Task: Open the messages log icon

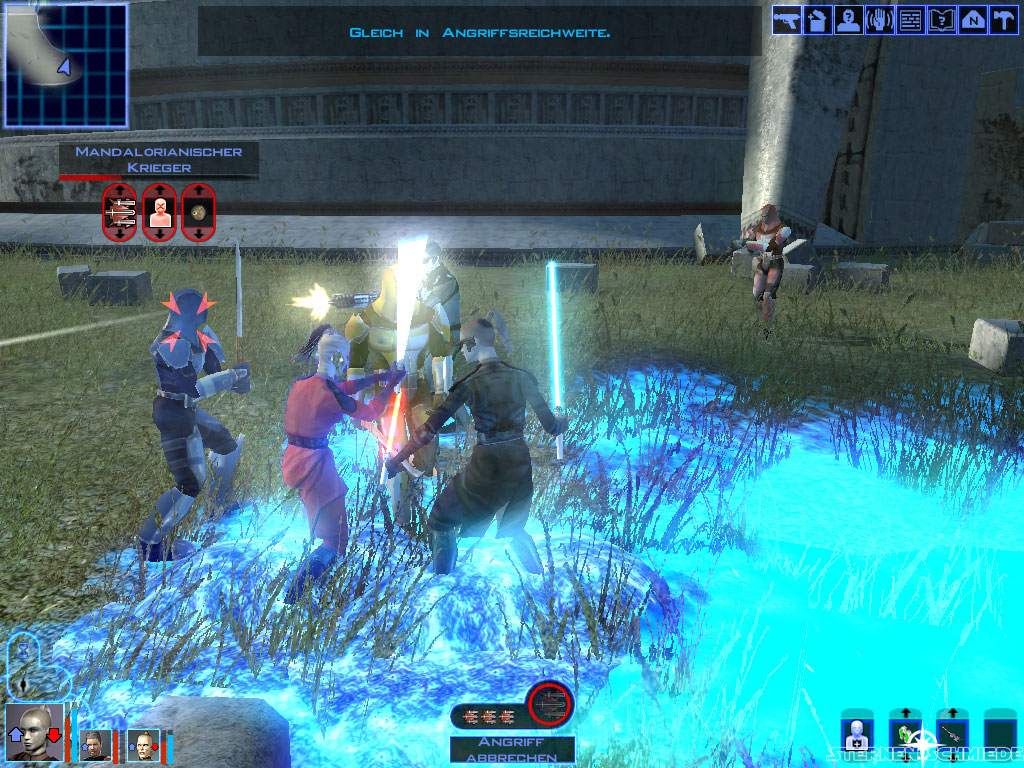Action: (910, 20)
